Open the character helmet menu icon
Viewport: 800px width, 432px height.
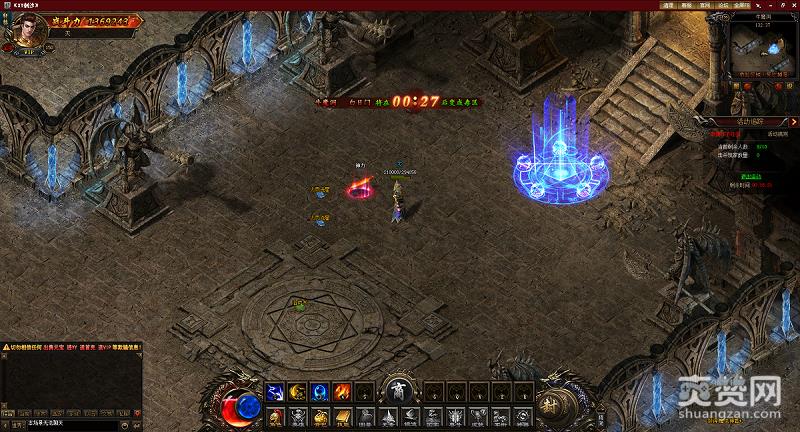[x=274, y=417]
